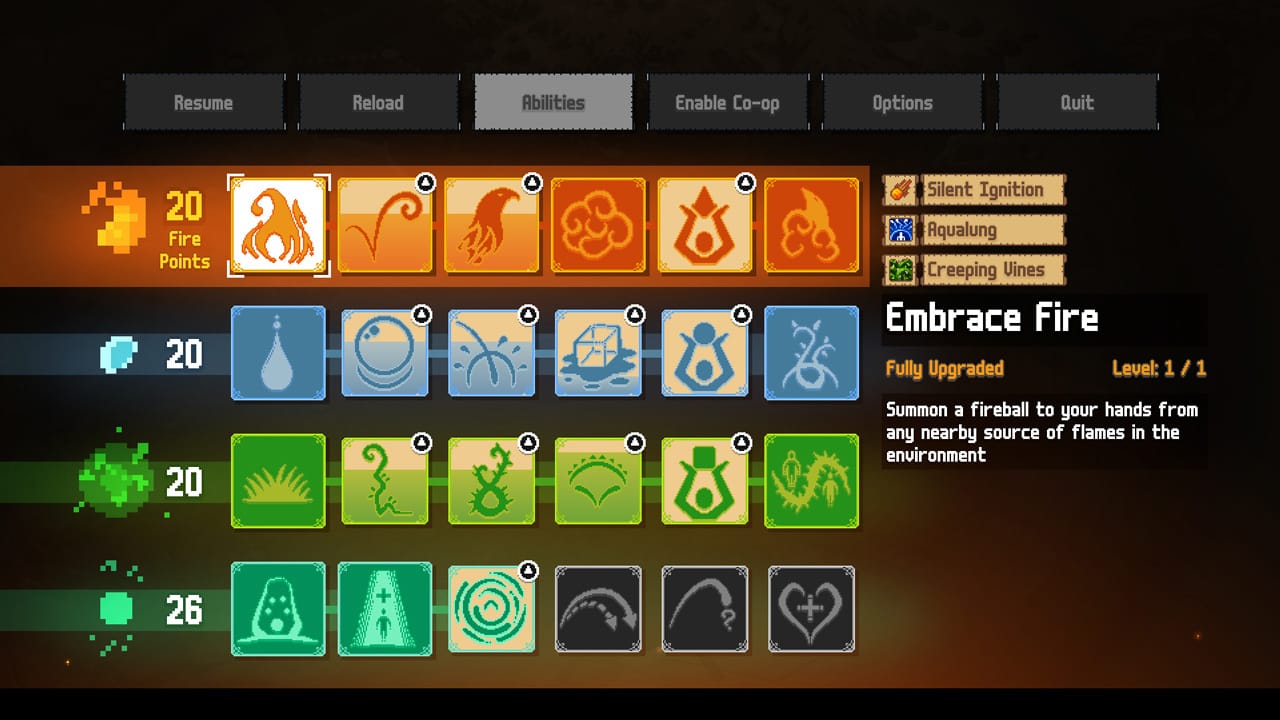Select the smoke cloud fire ability

coord(598,224)
